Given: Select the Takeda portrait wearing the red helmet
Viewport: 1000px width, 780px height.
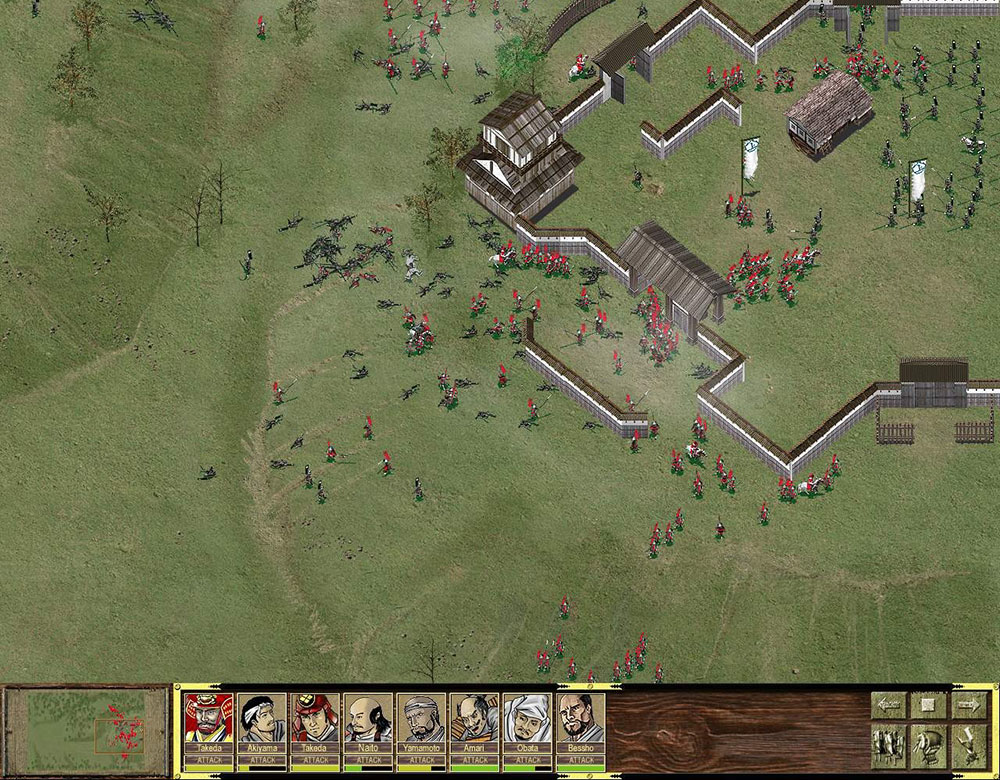Looking at the screenshot, I should (x=315, y=720).
